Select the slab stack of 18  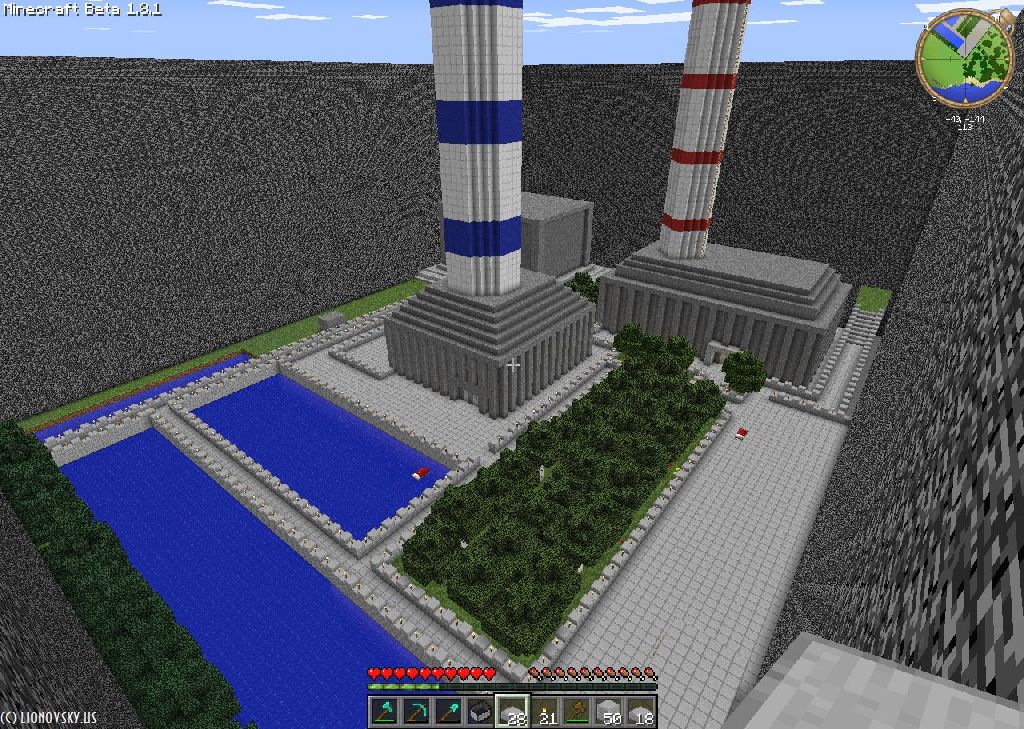click(x=641, y=711)
